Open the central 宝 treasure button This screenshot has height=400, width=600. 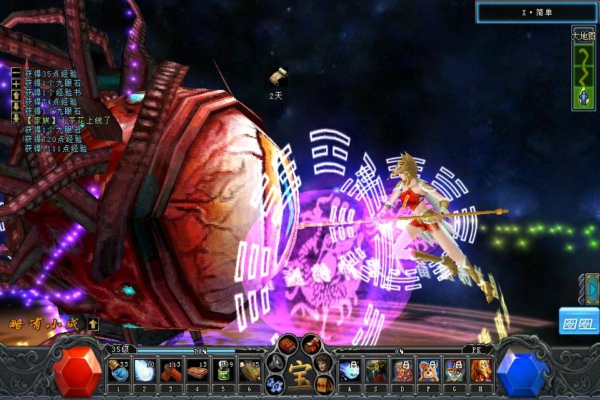tap(299, 373)
